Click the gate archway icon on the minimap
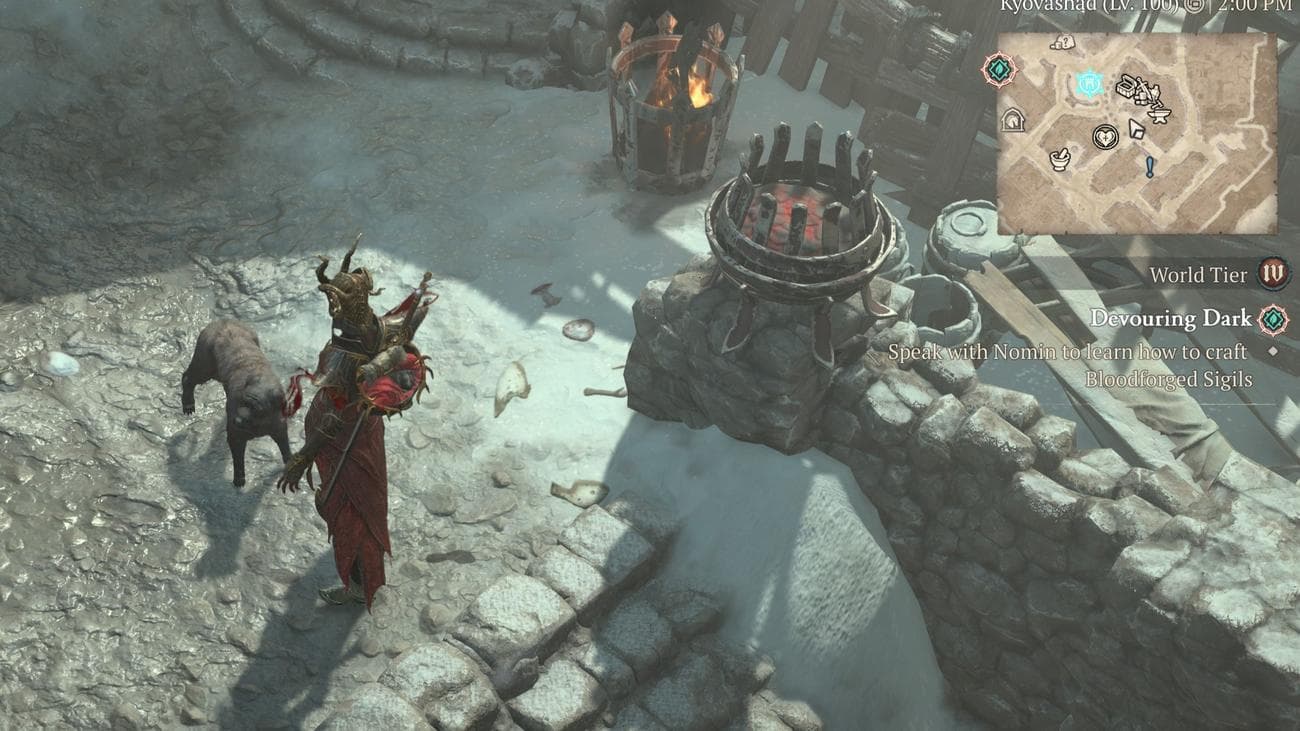The height and width of the screenshot is (731, 1300). pos(1014,119)
